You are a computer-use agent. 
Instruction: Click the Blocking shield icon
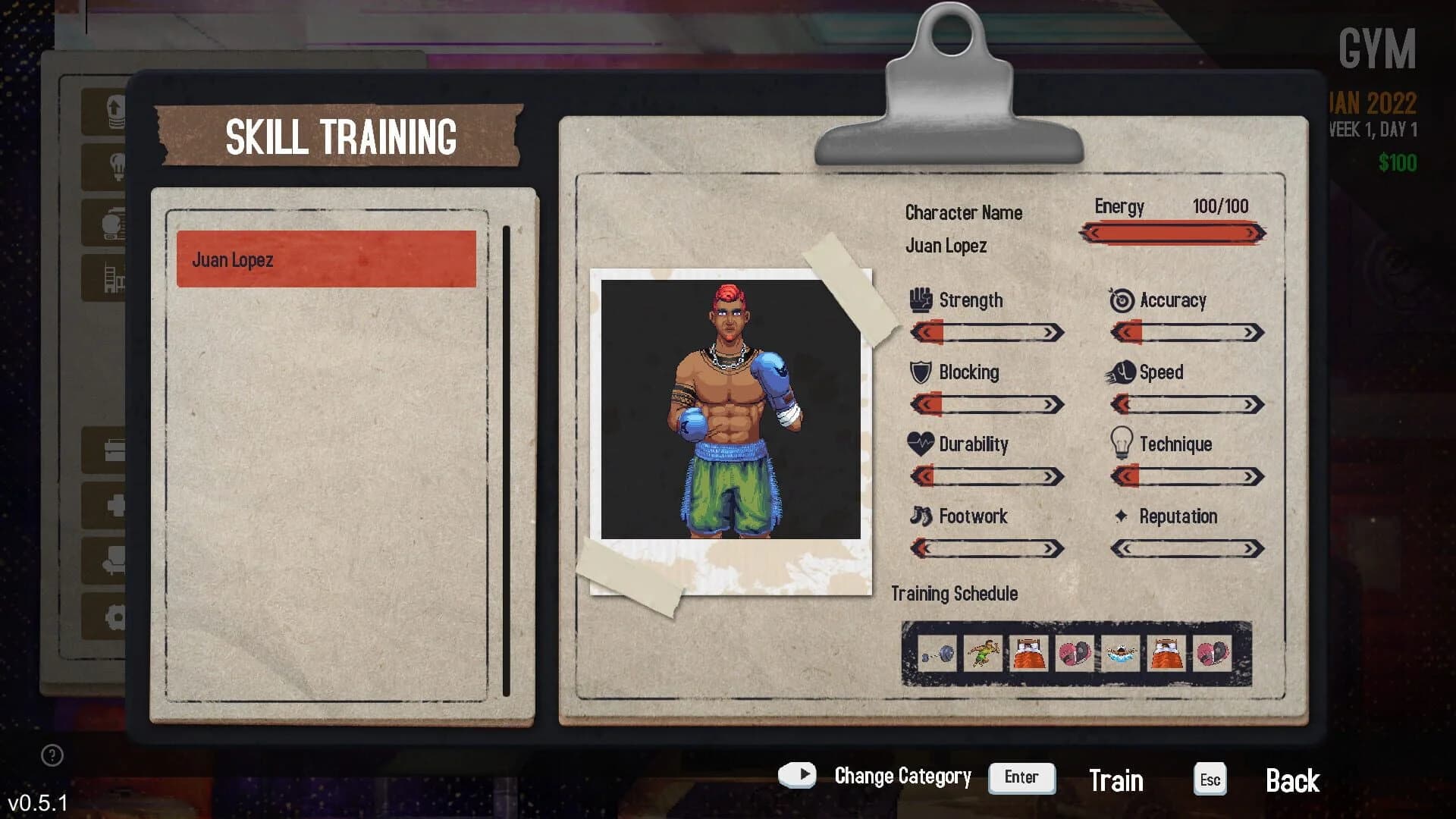920,372
